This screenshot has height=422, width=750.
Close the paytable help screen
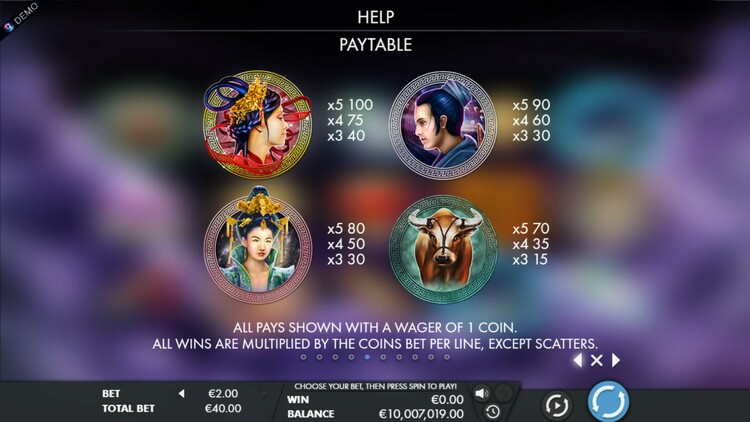coord(596,360)
